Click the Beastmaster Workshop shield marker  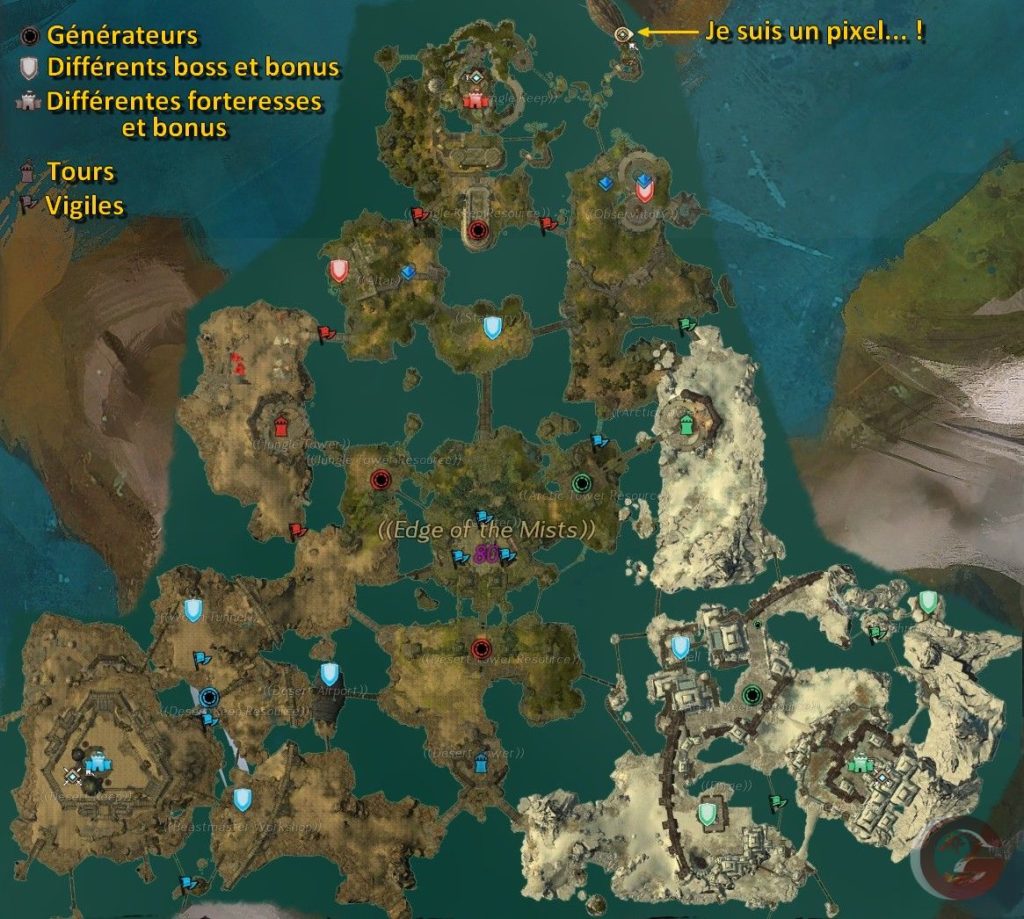click(242, 799)
